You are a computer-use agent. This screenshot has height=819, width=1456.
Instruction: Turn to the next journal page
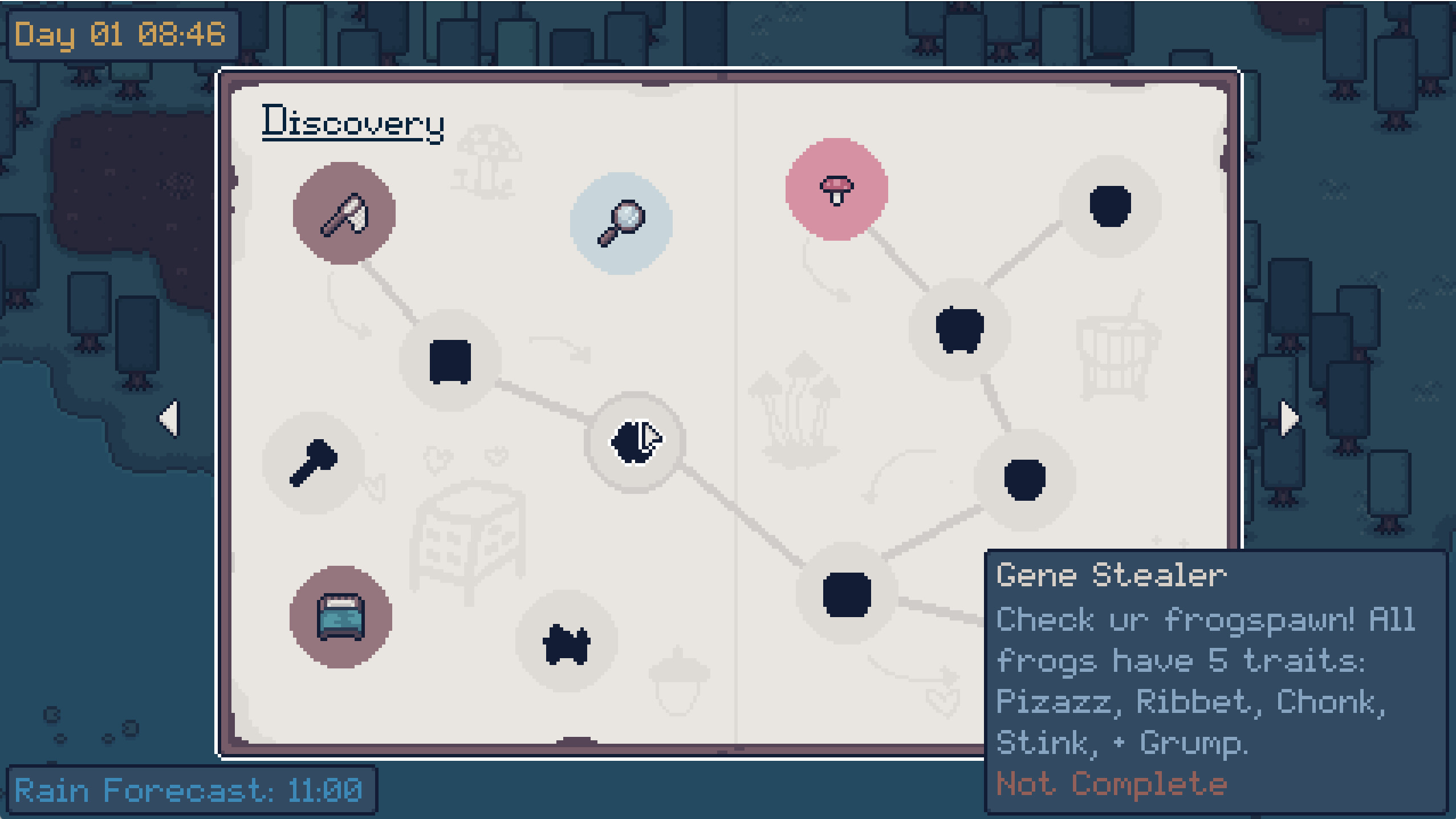[1288, 418]
